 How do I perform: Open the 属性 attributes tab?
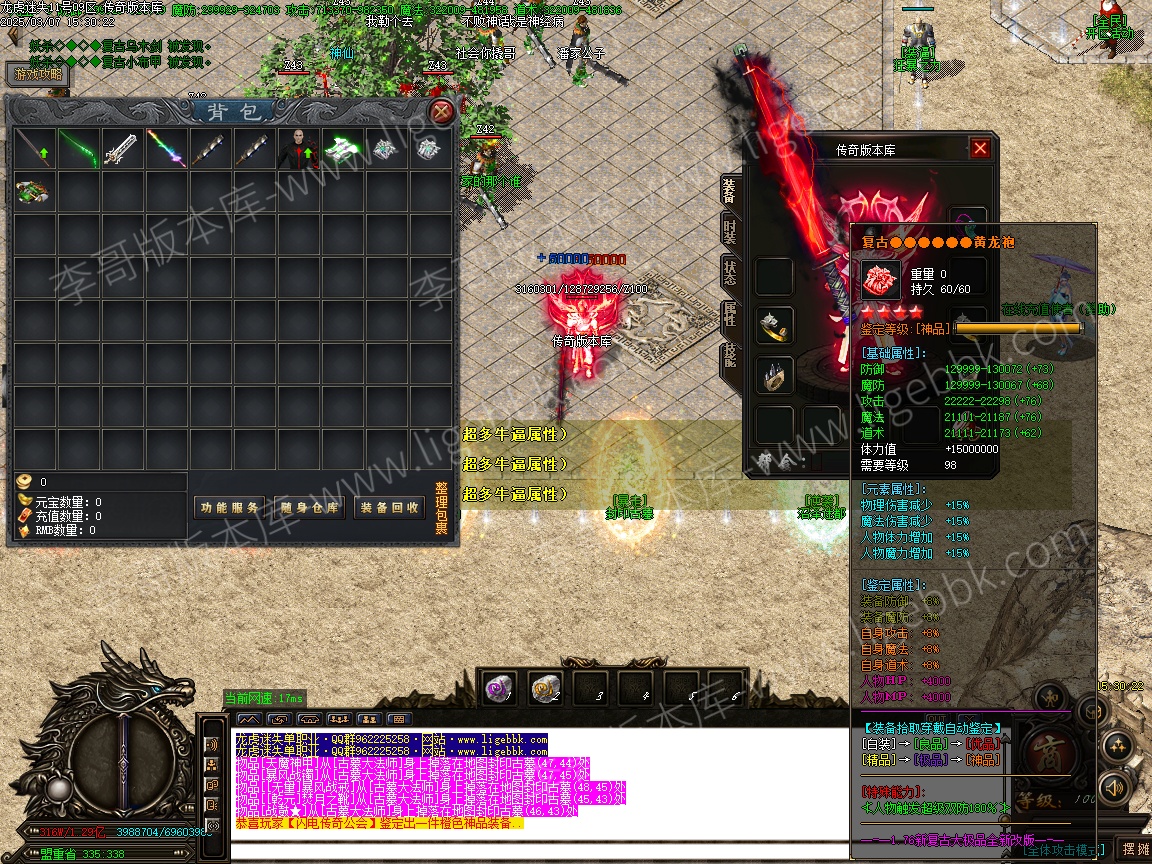730,315
